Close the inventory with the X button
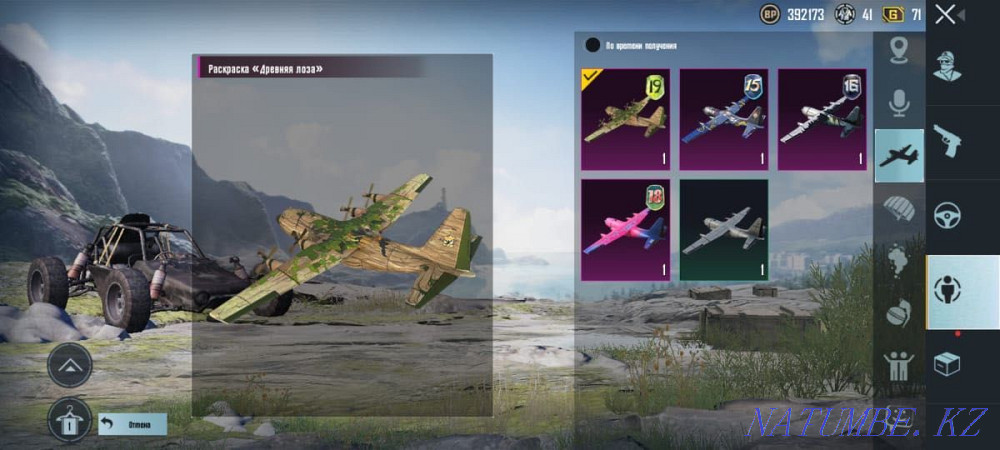Image resolution: width=1000 pixels, height=450 pixels. coord(945,14)
